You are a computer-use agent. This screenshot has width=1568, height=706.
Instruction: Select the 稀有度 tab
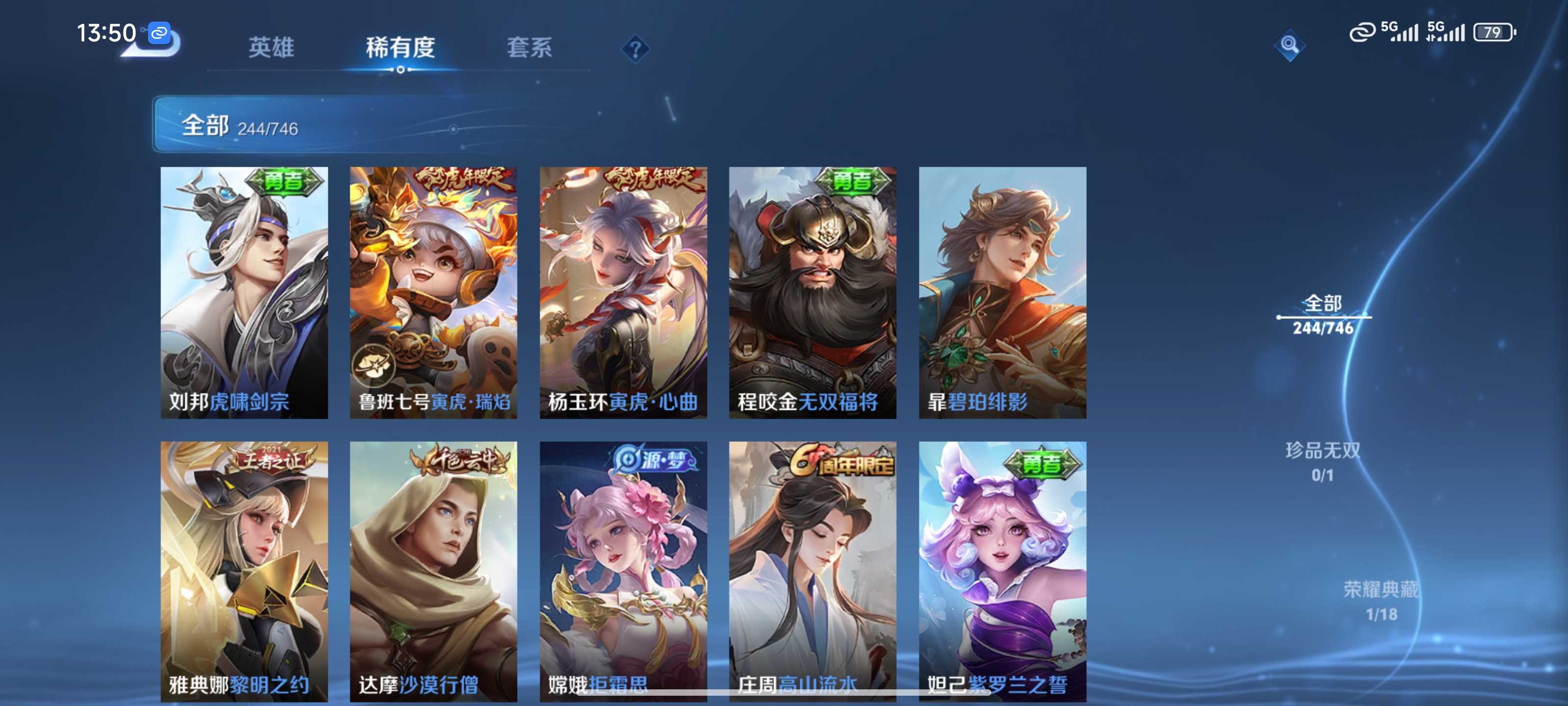400,48
